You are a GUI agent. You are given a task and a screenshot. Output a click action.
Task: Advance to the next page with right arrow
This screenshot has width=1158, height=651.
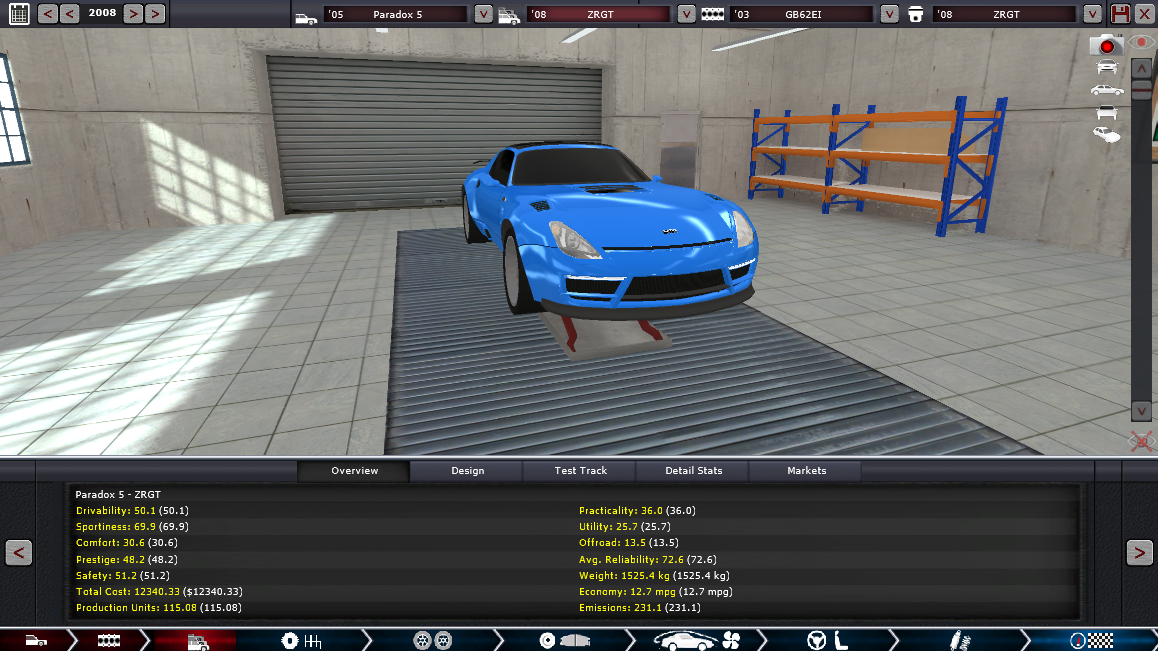[x=1139, y=552]
